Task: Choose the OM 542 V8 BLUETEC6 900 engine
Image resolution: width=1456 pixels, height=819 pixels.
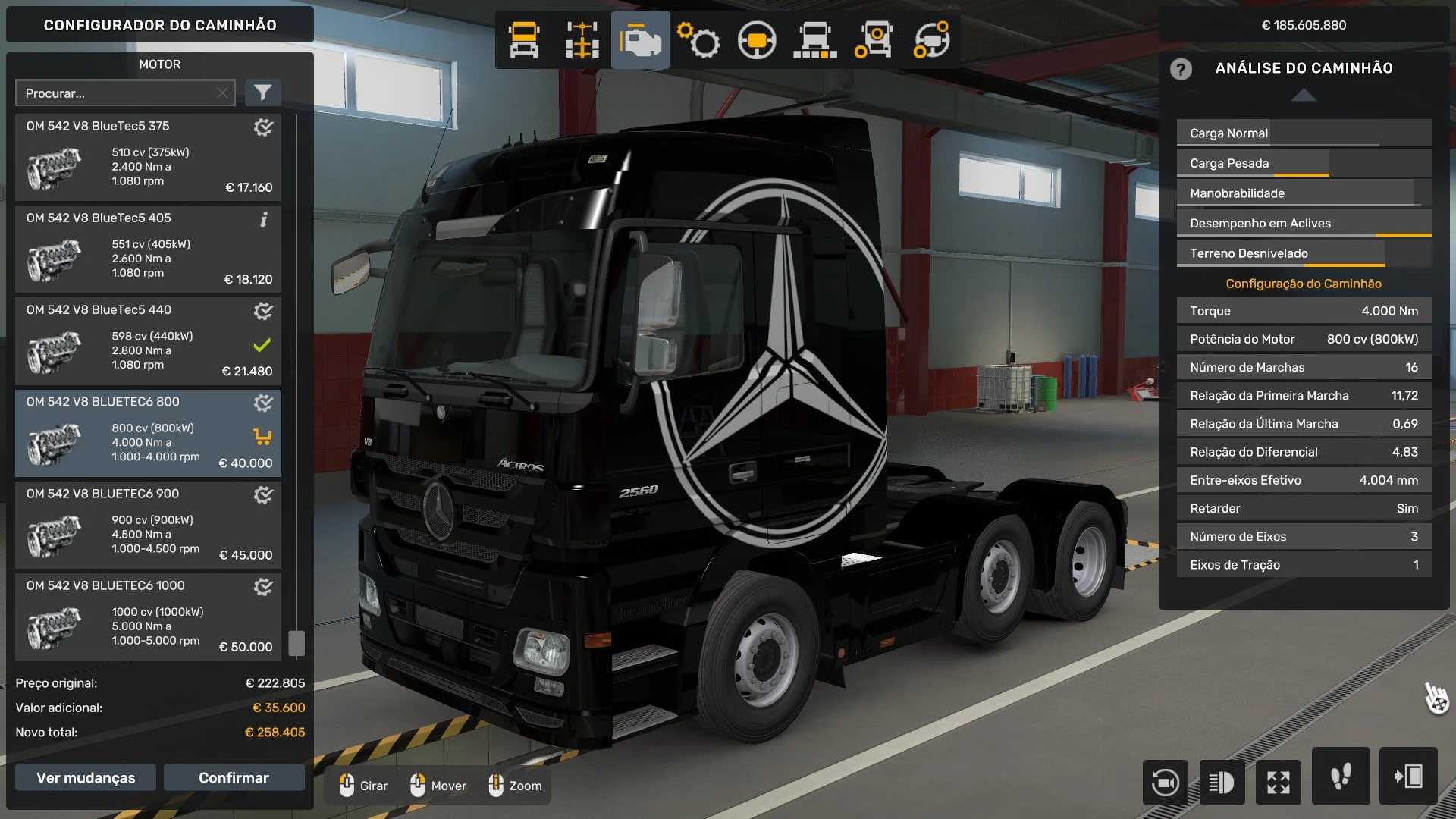Action: 148,525
